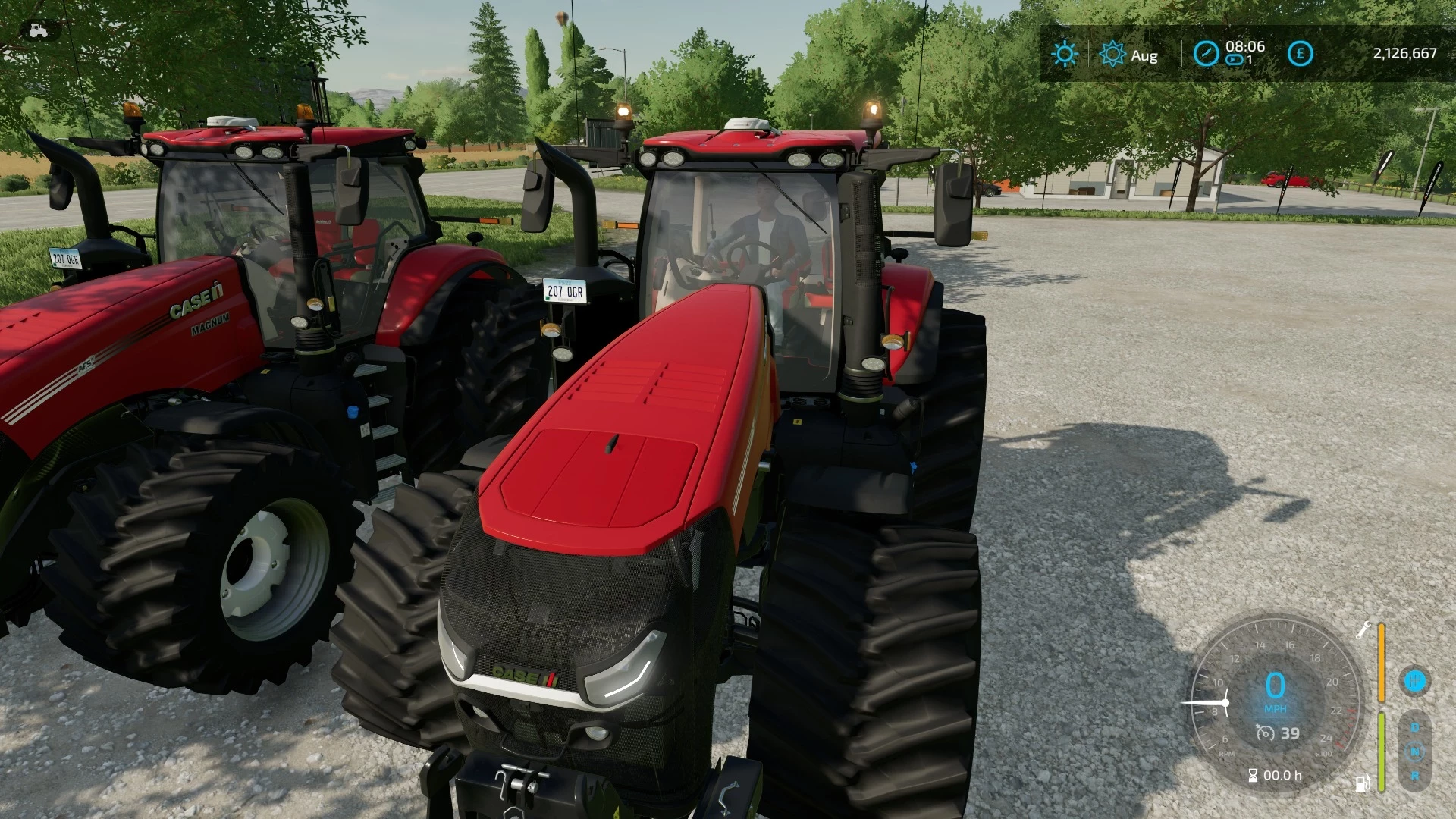Click the green fuel level bar
Image resolution: width=1456 pixels, height=819 pixels.
pyautogui.click(x=1381, y=752)
